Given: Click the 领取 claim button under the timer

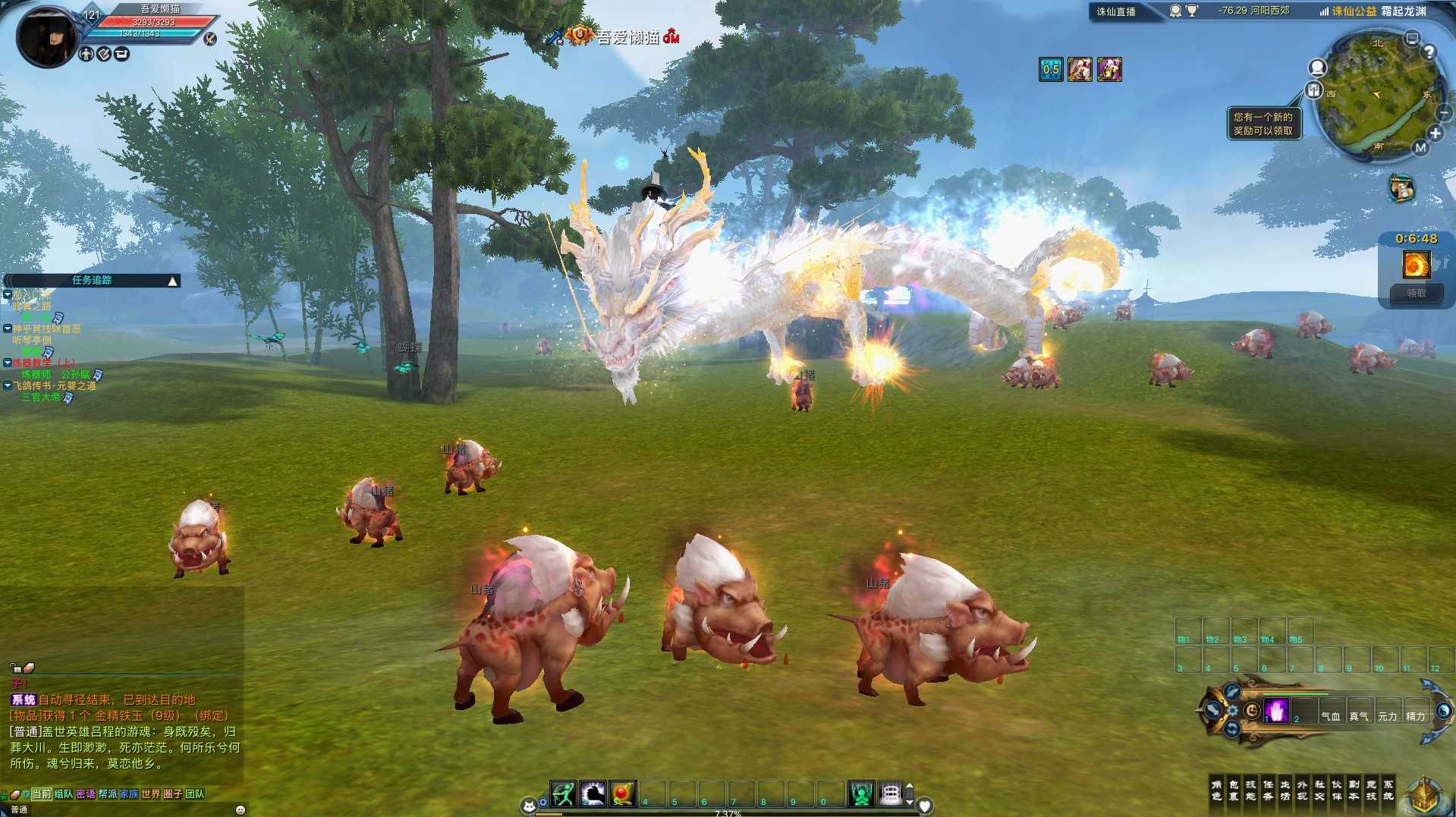Looking at the screenshot, I should (1416, 294).
